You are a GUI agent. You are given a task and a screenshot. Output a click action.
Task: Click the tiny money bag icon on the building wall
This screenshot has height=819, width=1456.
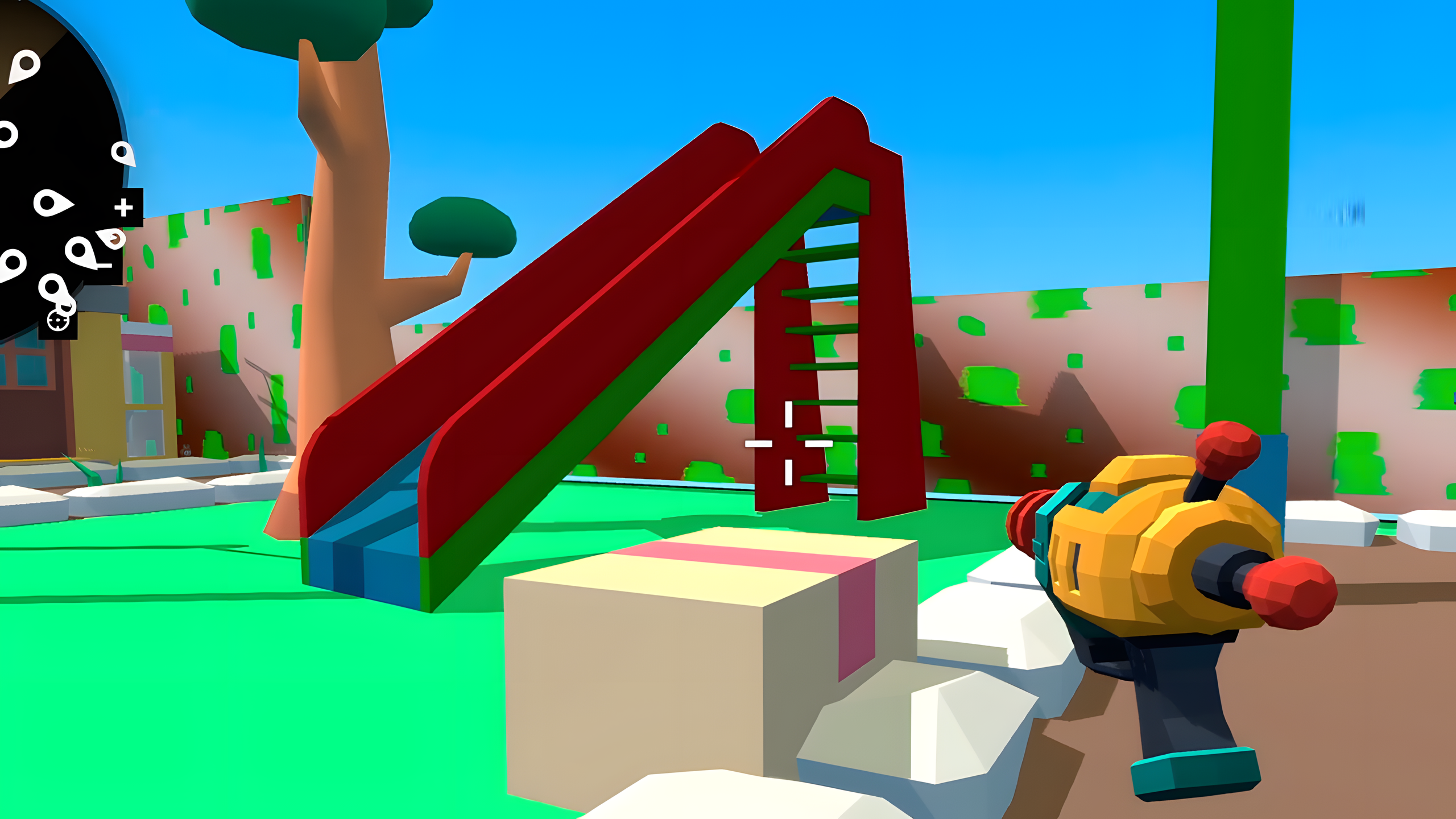pos(186,450)
